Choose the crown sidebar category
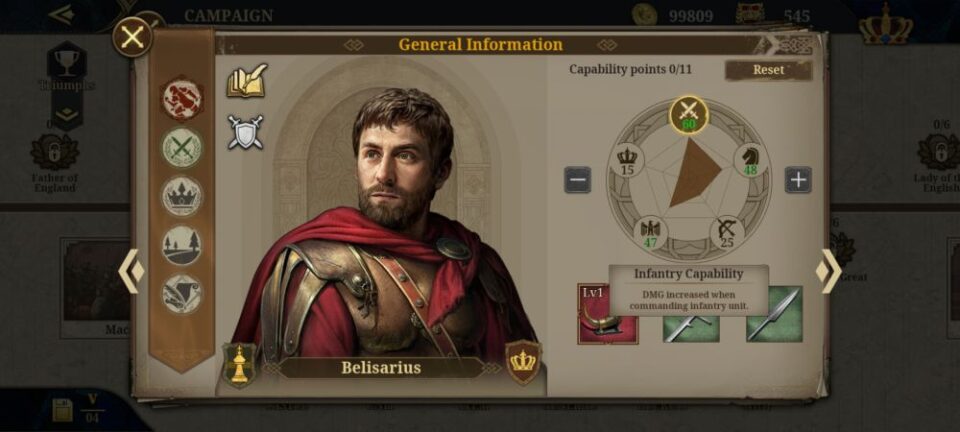Image resolution: width=960 pixels, height=432 pixels. point(182,196)
